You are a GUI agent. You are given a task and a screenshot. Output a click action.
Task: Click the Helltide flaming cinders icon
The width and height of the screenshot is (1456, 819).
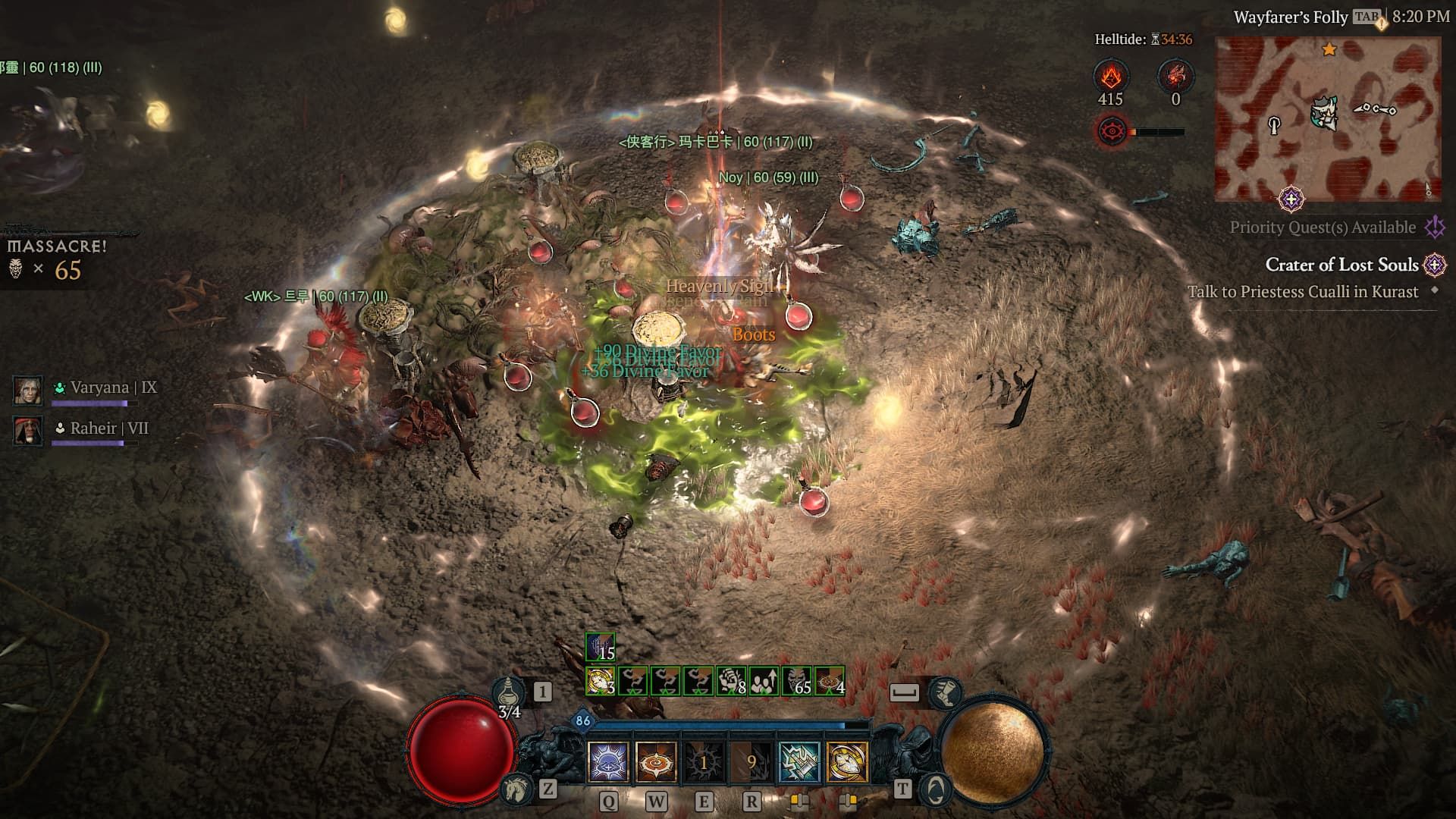[1111, 77]
